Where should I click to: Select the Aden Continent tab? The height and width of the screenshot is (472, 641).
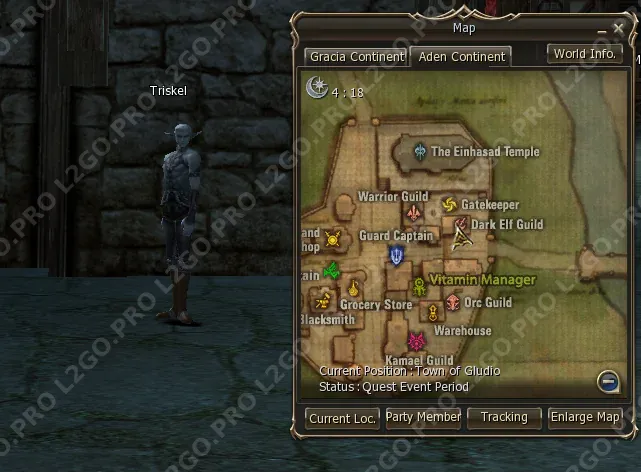(461, 57)
